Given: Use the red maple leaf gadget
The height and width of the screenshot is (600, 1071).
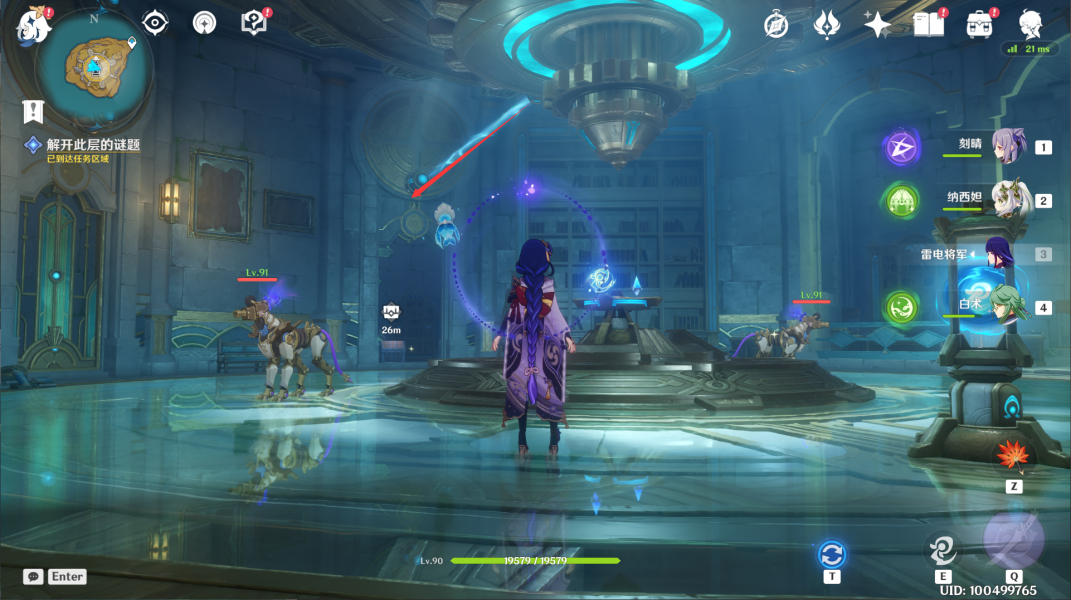Looking at the screenshot, I should click(x=1012, y=456).
